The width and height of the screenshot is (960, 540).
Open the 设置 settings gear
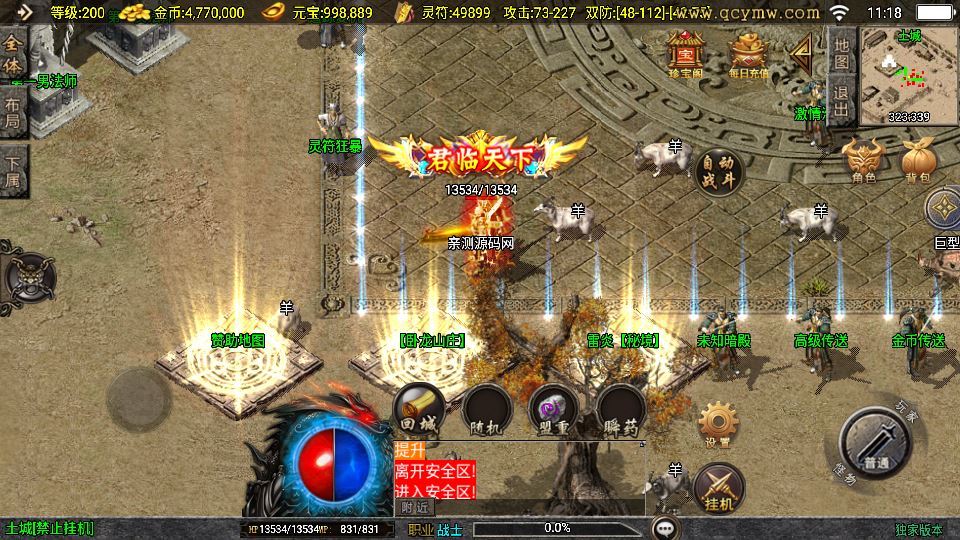pos(717,422)
